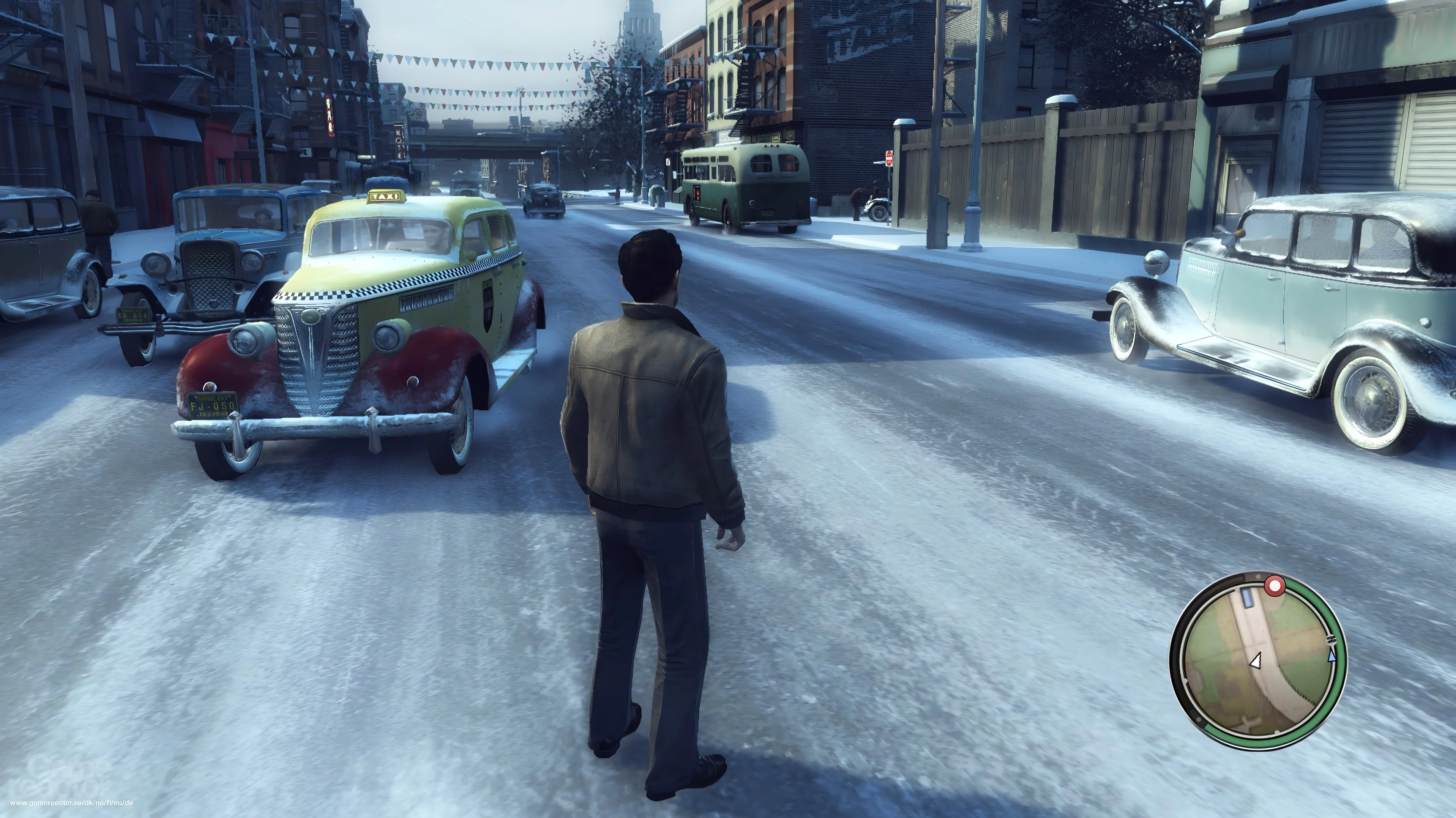This screenshot has width=1456, height=818.
Task: Click the circular minimap
Action: (x=1258, y=662)
